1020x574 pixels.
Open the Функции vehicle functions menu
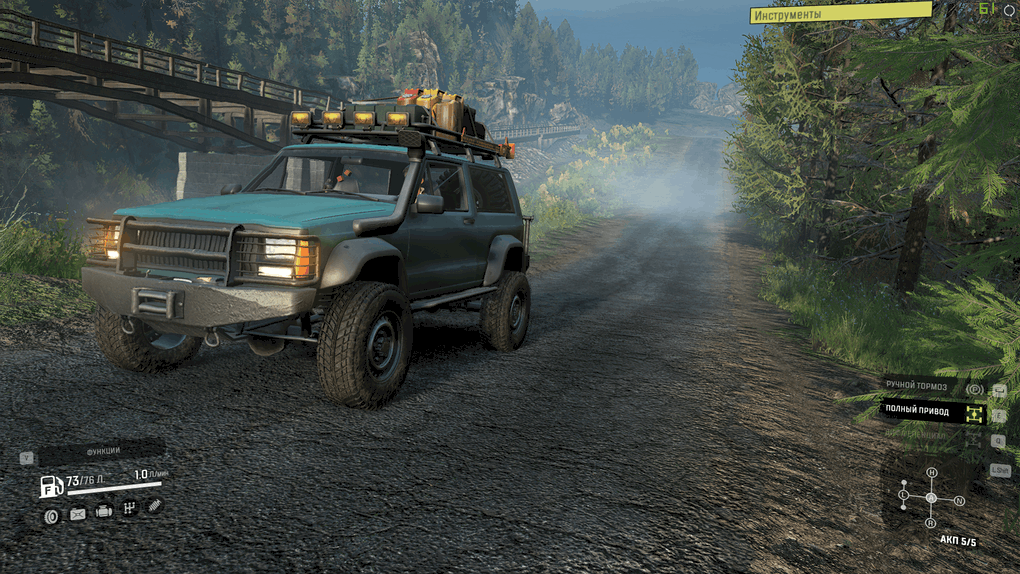102,452
